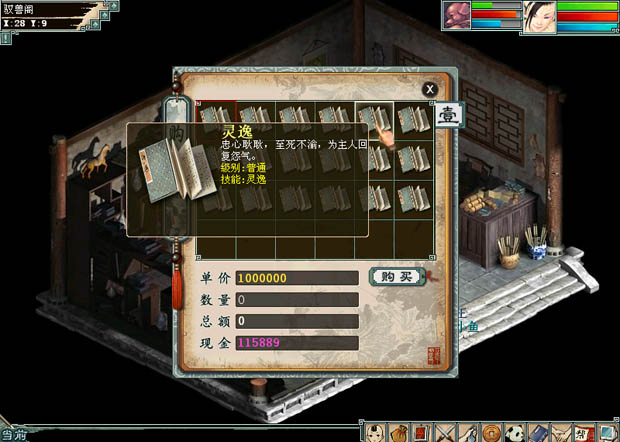620x442 pixels.
Task: Click the hand holding bottle icon
Action: [x=468, y=432]
